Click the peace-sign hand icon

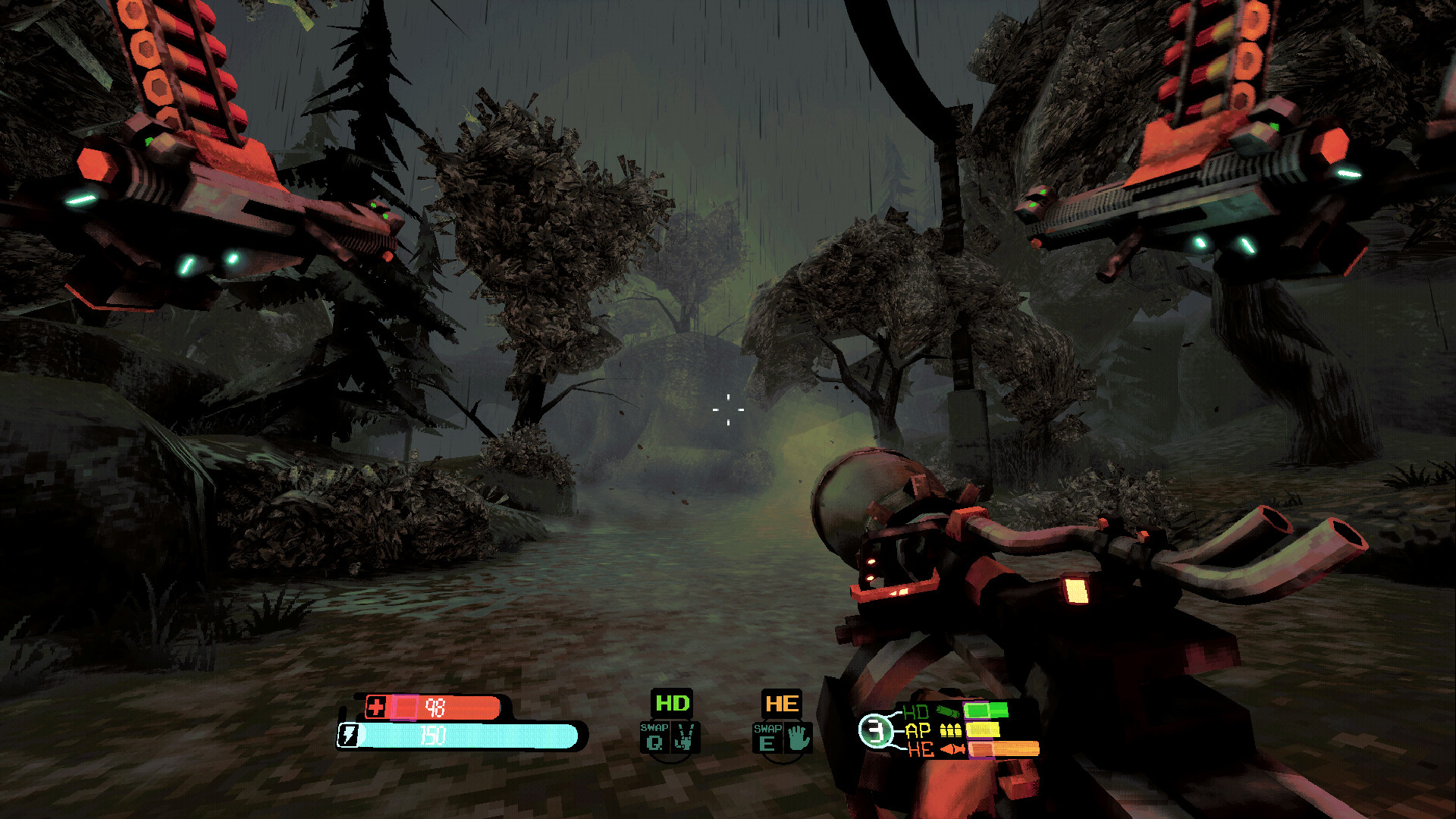click(x=685, y=737)
